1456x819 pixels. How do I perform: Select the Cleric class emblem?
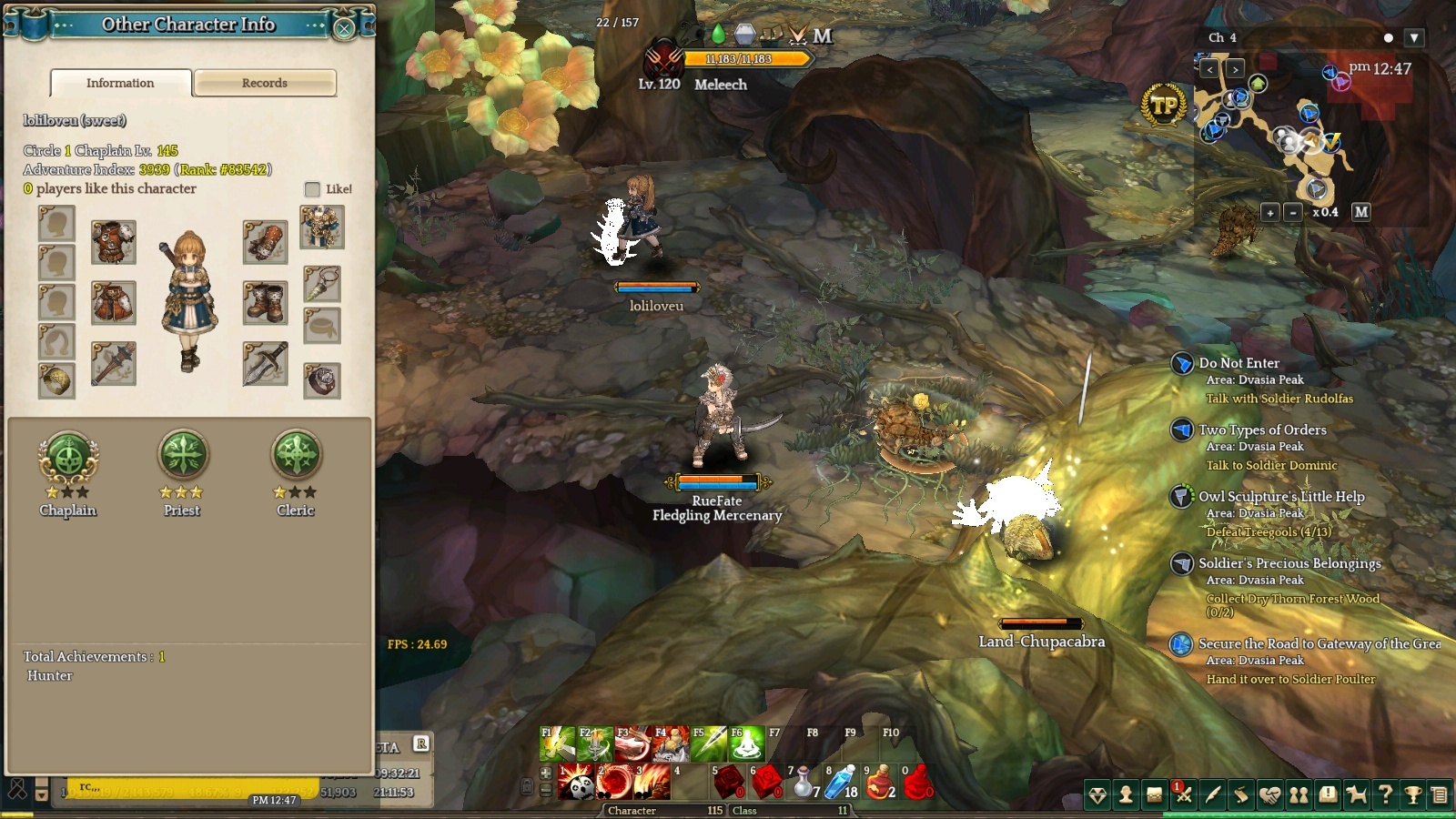coord(297,454)
